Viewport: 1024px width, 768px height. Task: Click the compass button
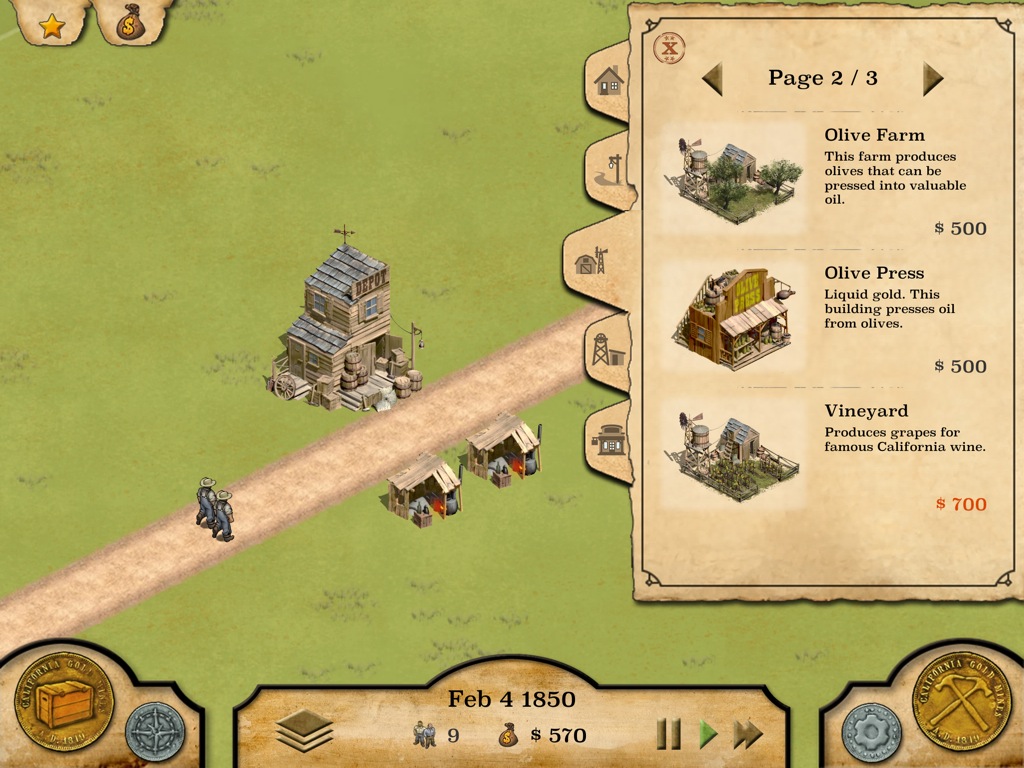[x=155, y=732]
